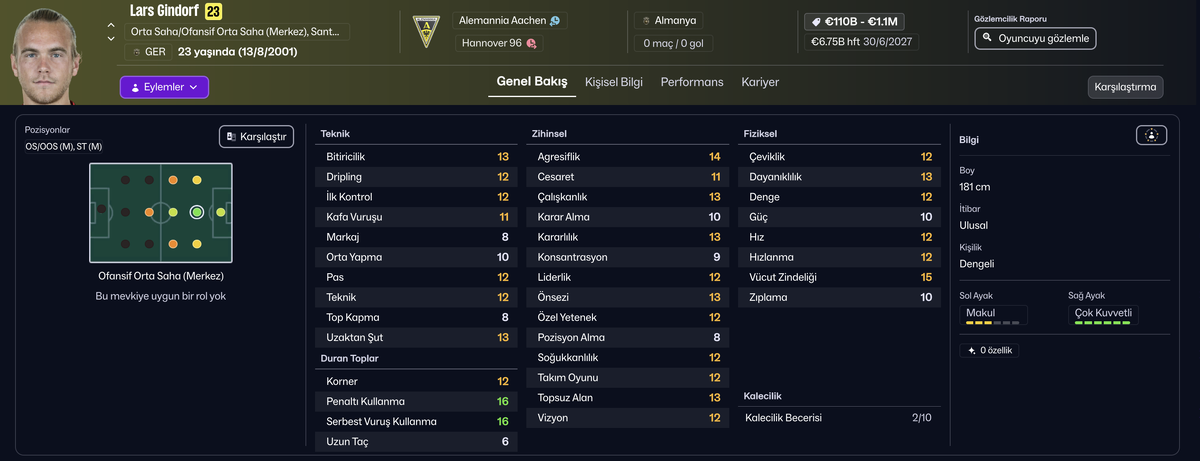Screen dimensions: 1200x461
Task: Open the Eylemler dropdown
Action: (x=164, y=88)
